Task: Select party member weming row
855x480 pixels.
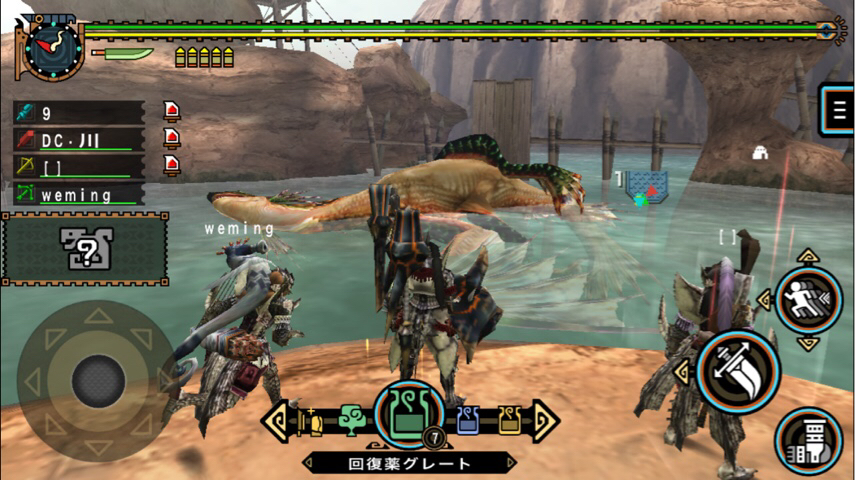Action: coord(78,194)
